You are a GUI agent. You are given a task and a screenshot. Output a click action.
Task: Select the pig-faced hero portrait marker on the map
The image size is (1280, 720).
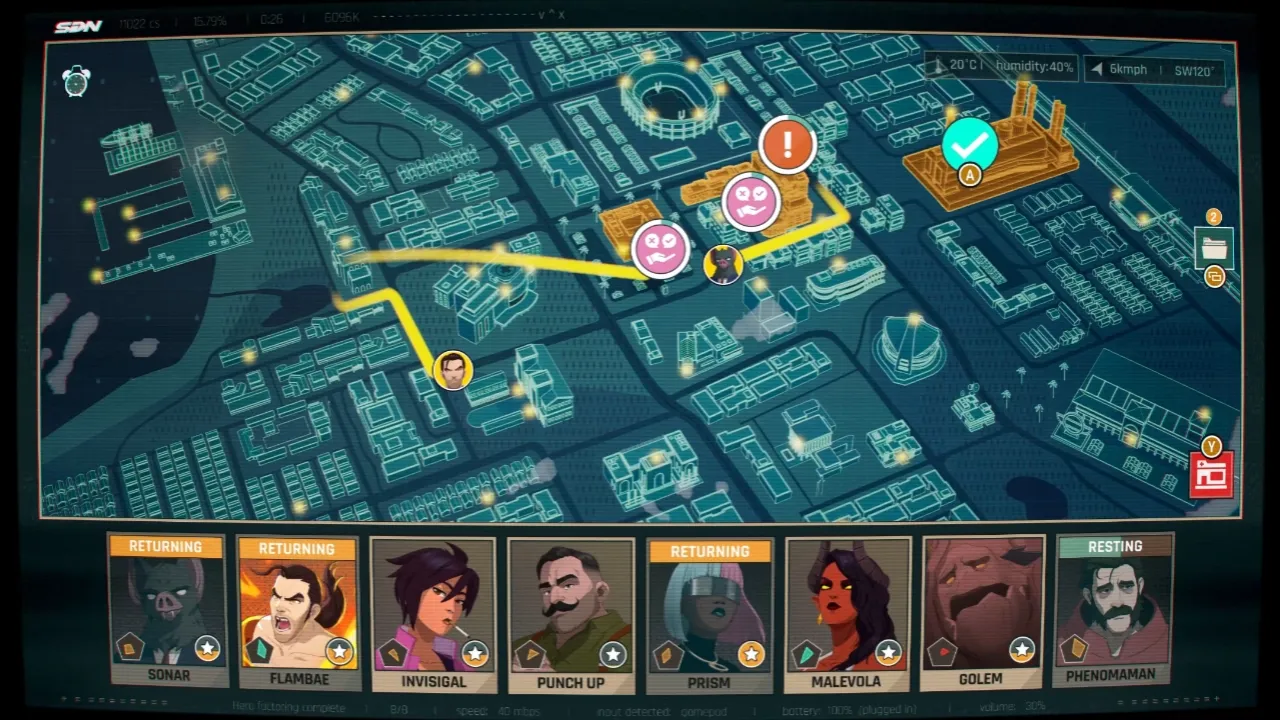point(722,265)
